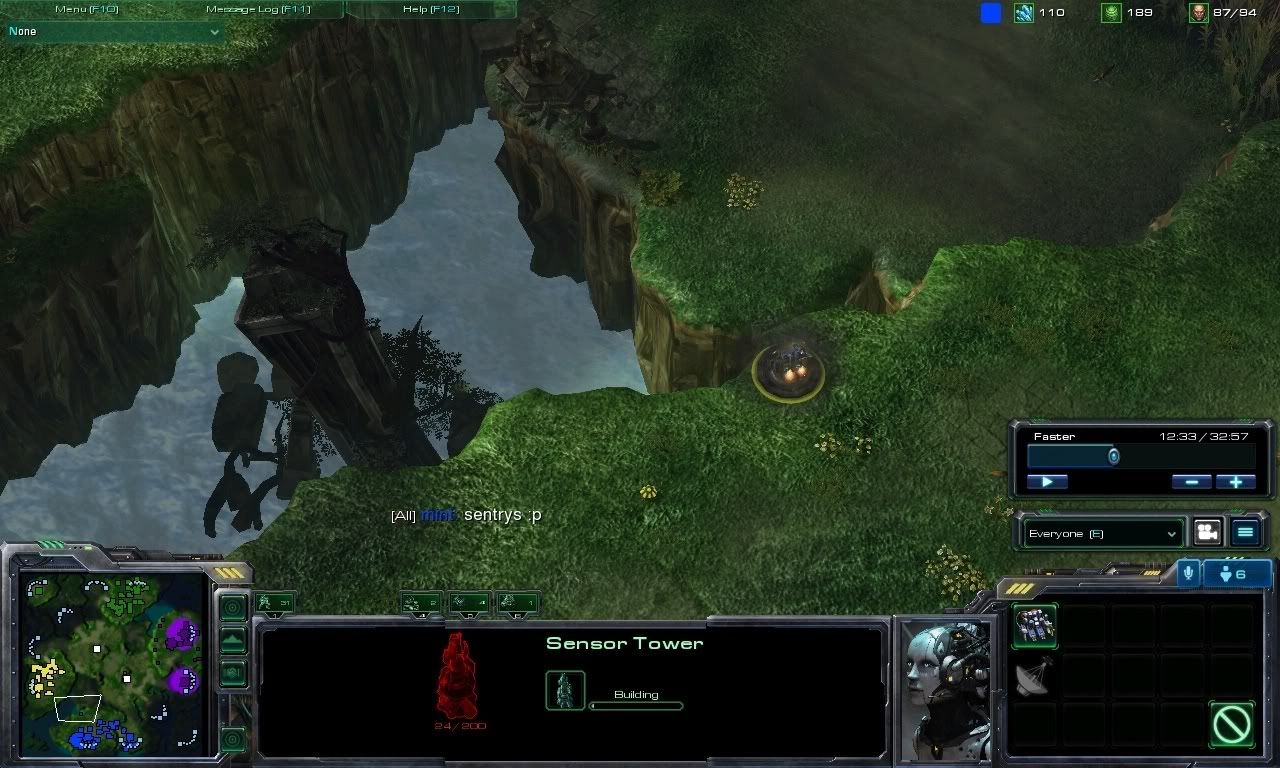Cancel construction with the green cancel button
The height and width of the screenshot is (768, 1280).
pos(1231,724)
